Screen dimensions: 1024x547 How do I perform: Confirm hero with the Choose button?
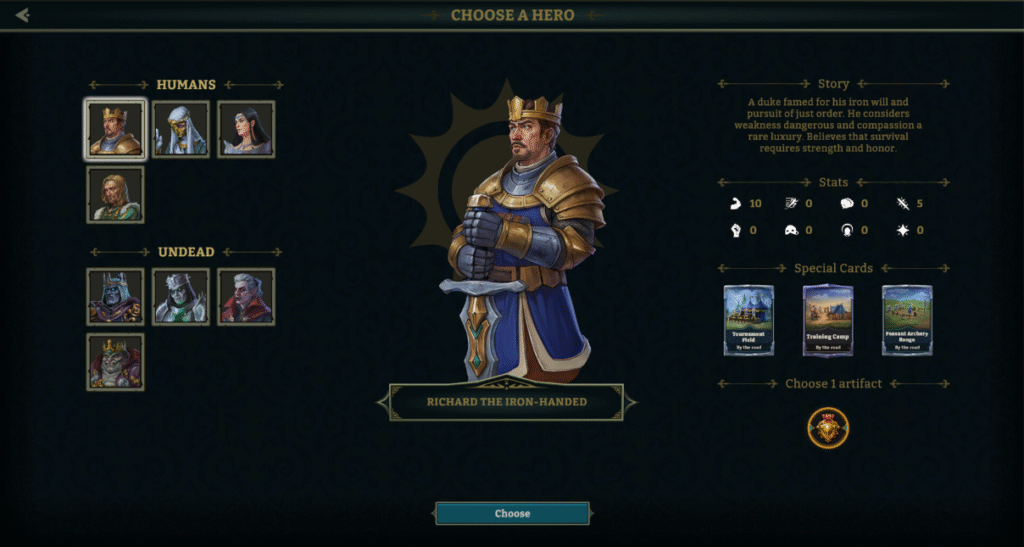[x=512, y=513]
